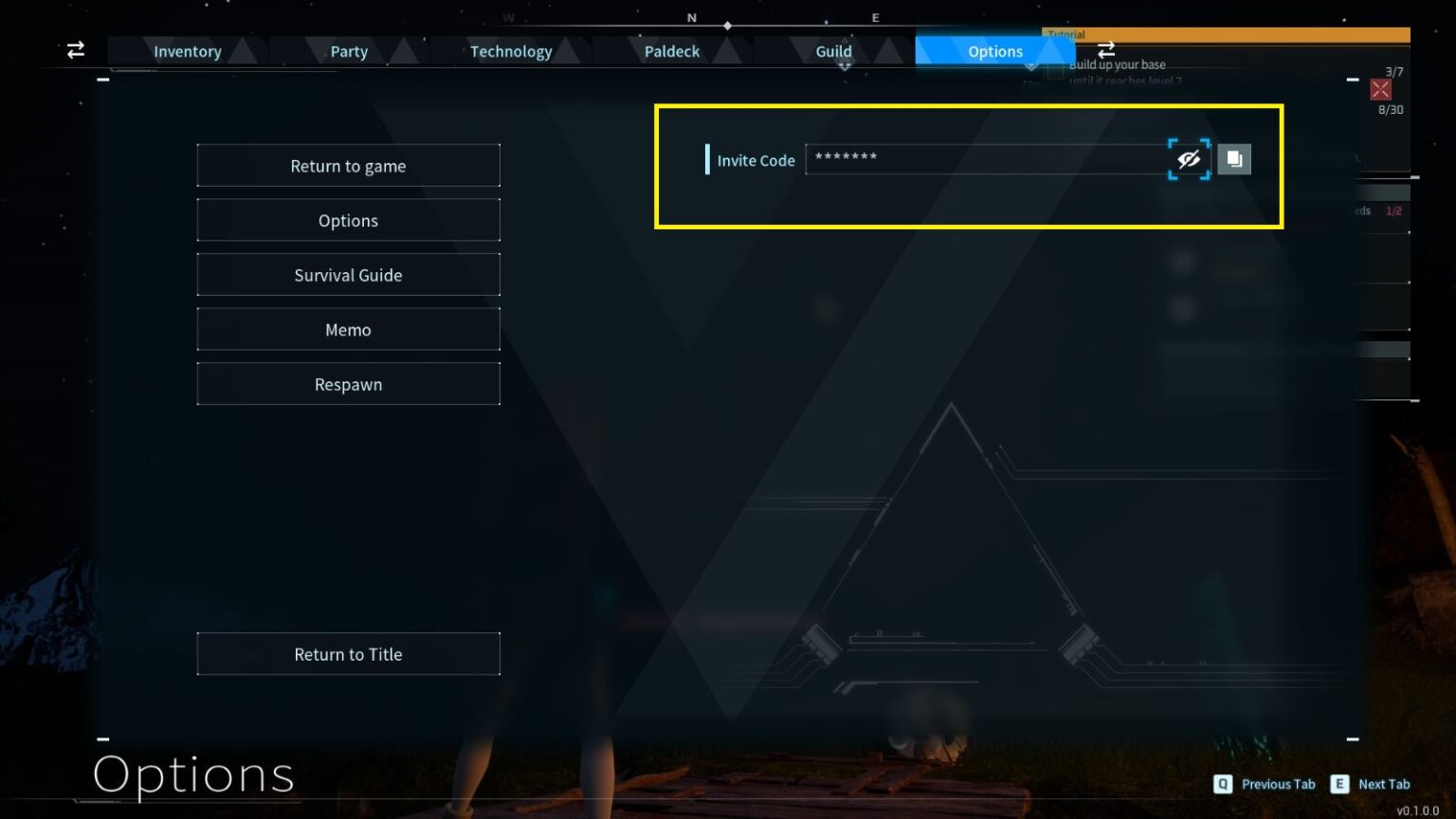Reveal the invite code with the eye toggle
Viewport: 1456px width, 819px height.
pos(1189,158)
